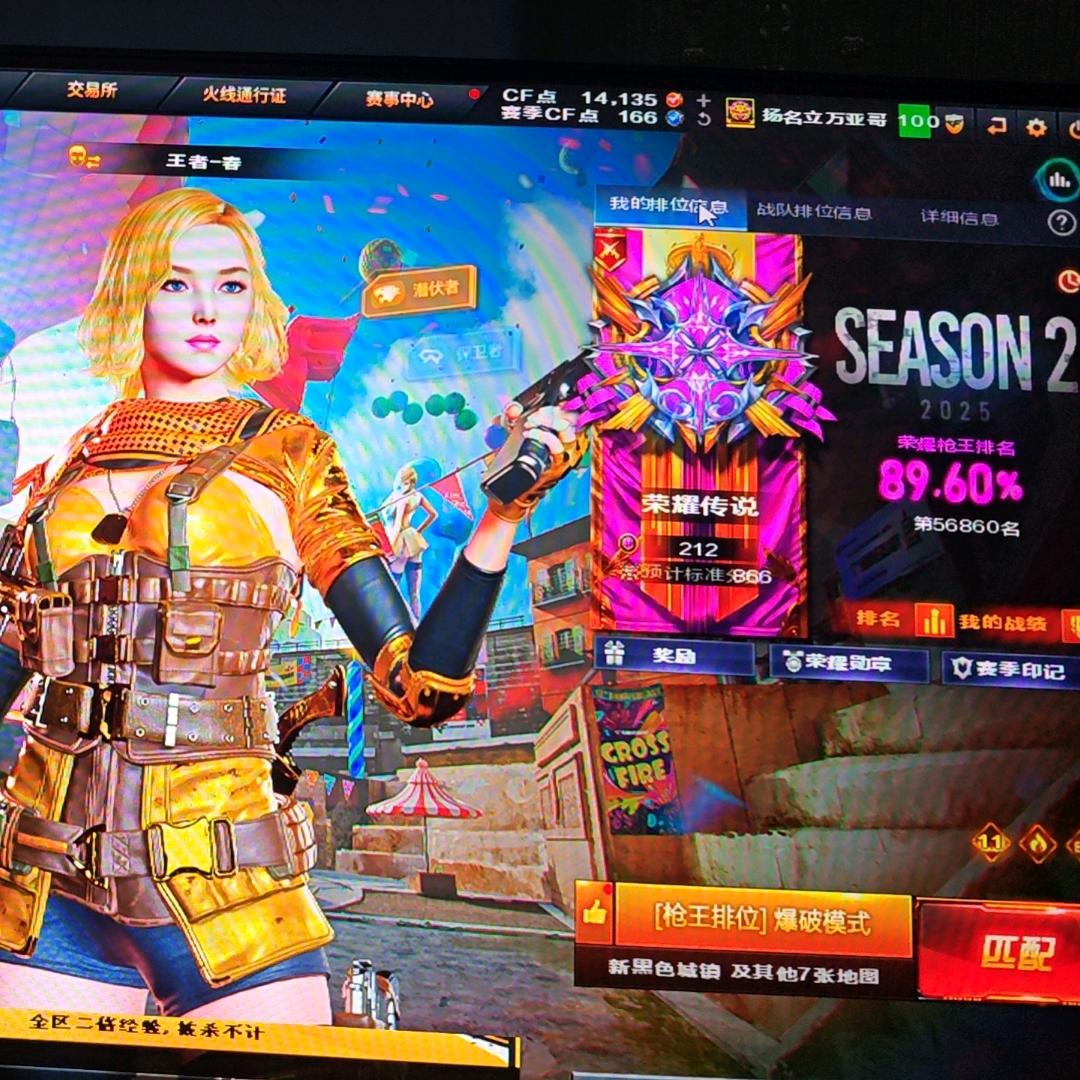Start matchmaking with the 匹配 button
The image size is (1080, 1080).
(x=1000, y=950)
